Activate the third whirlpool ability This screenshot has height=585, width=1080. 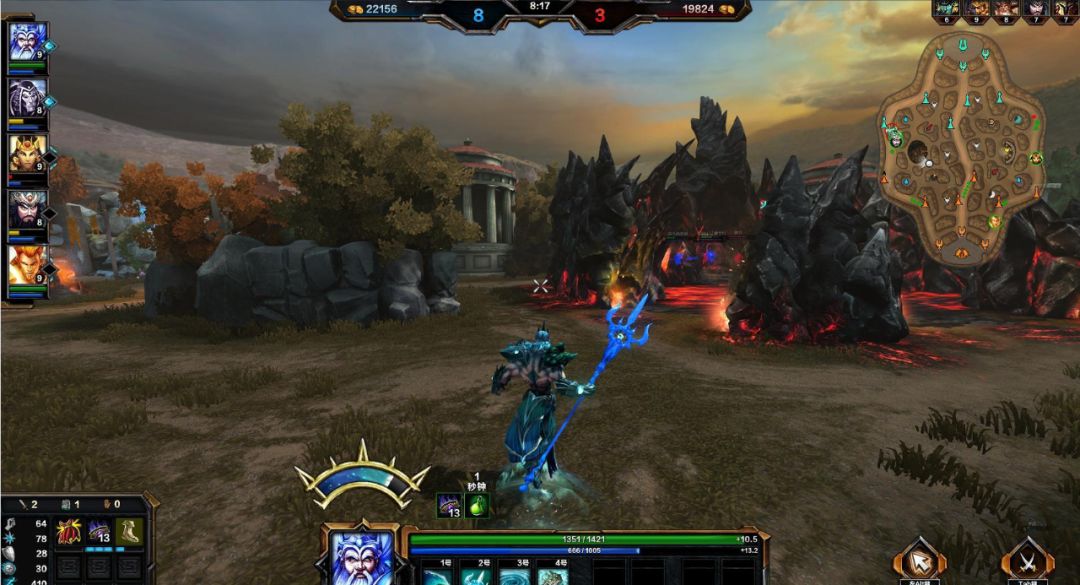pyautogui.click(x=514, y=577)
